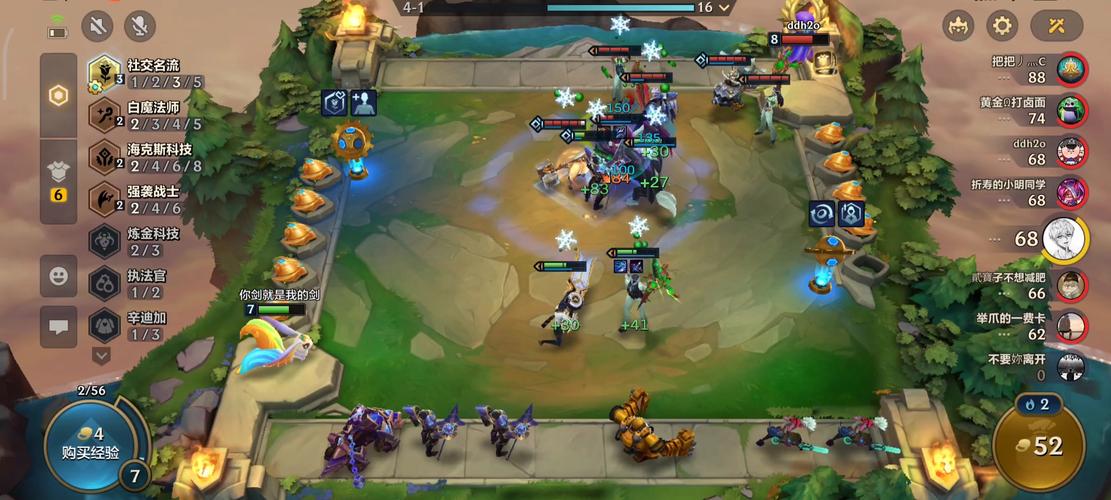Open the settings gear icon

pyautogui.click(x=1002, y=25)
